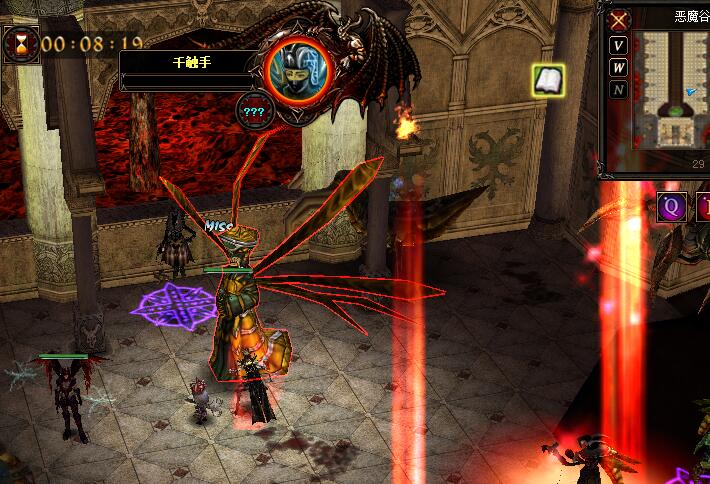The image size is (710, 484).
Task: Select the minimap N button
Action: 619,90
